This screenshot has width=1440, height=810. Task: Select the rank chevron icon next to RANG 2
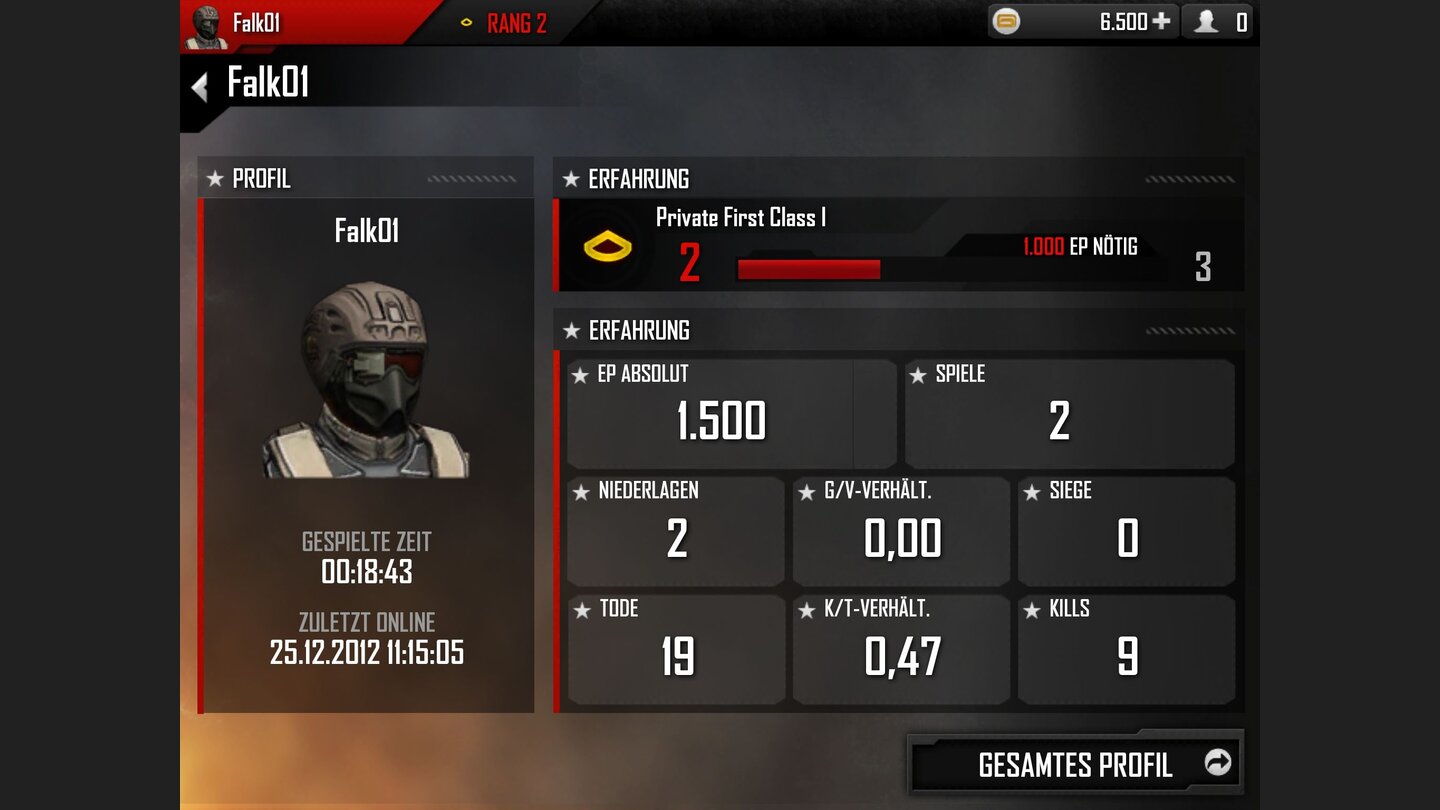(x=468, y=21)
